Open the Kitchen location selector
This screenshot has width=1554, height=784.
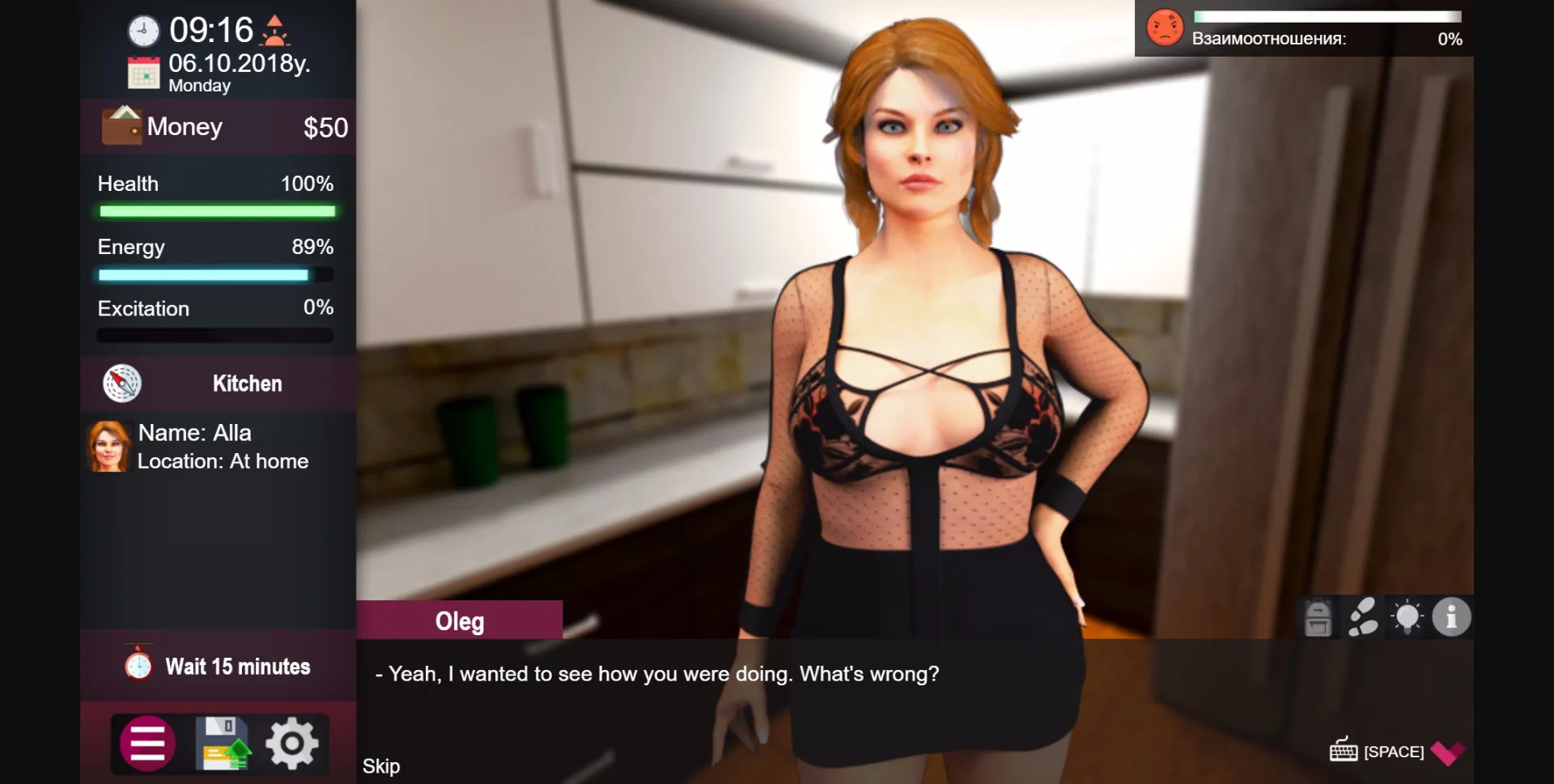tap(247, 384)
